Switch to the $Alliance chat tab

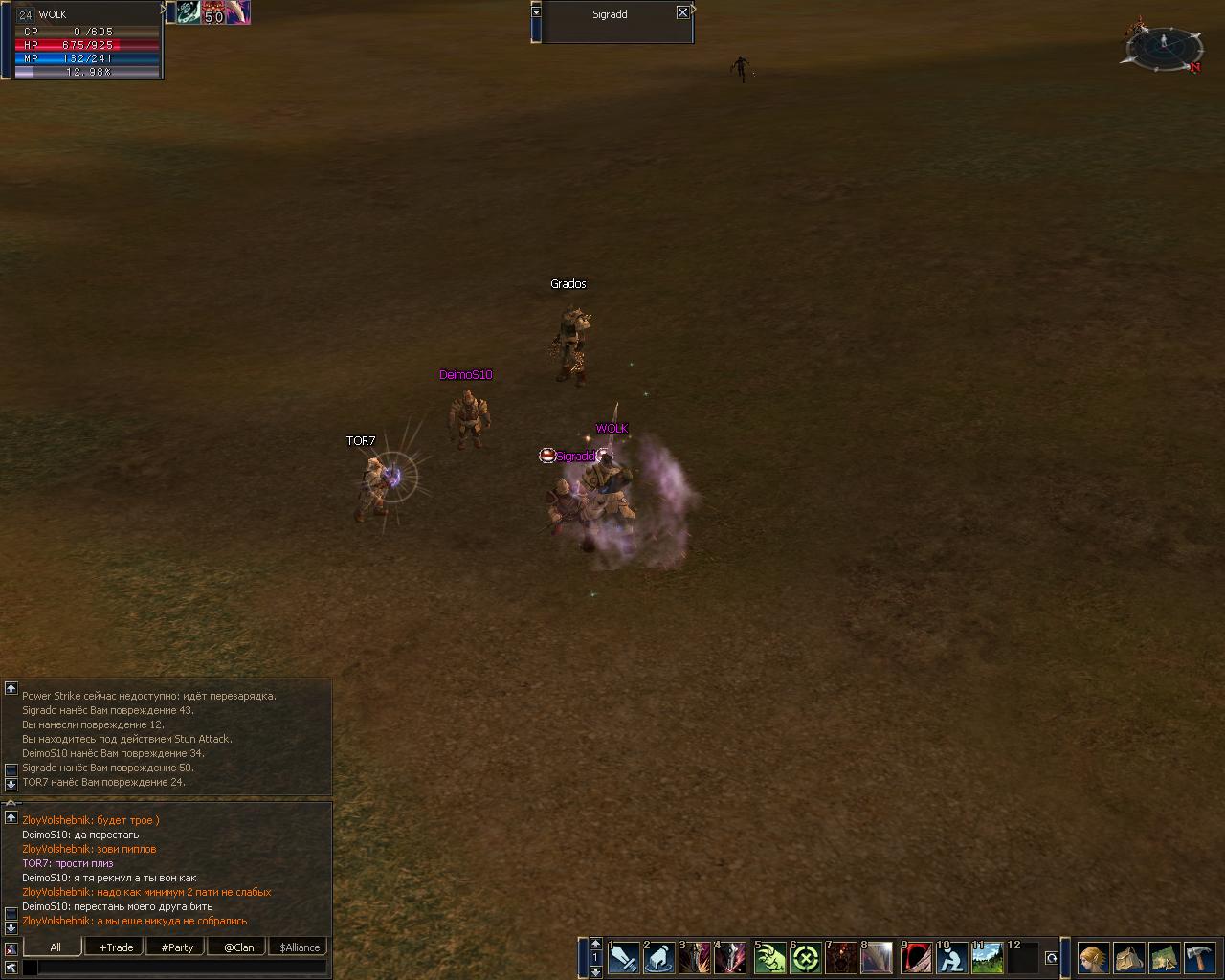point(300,947)
